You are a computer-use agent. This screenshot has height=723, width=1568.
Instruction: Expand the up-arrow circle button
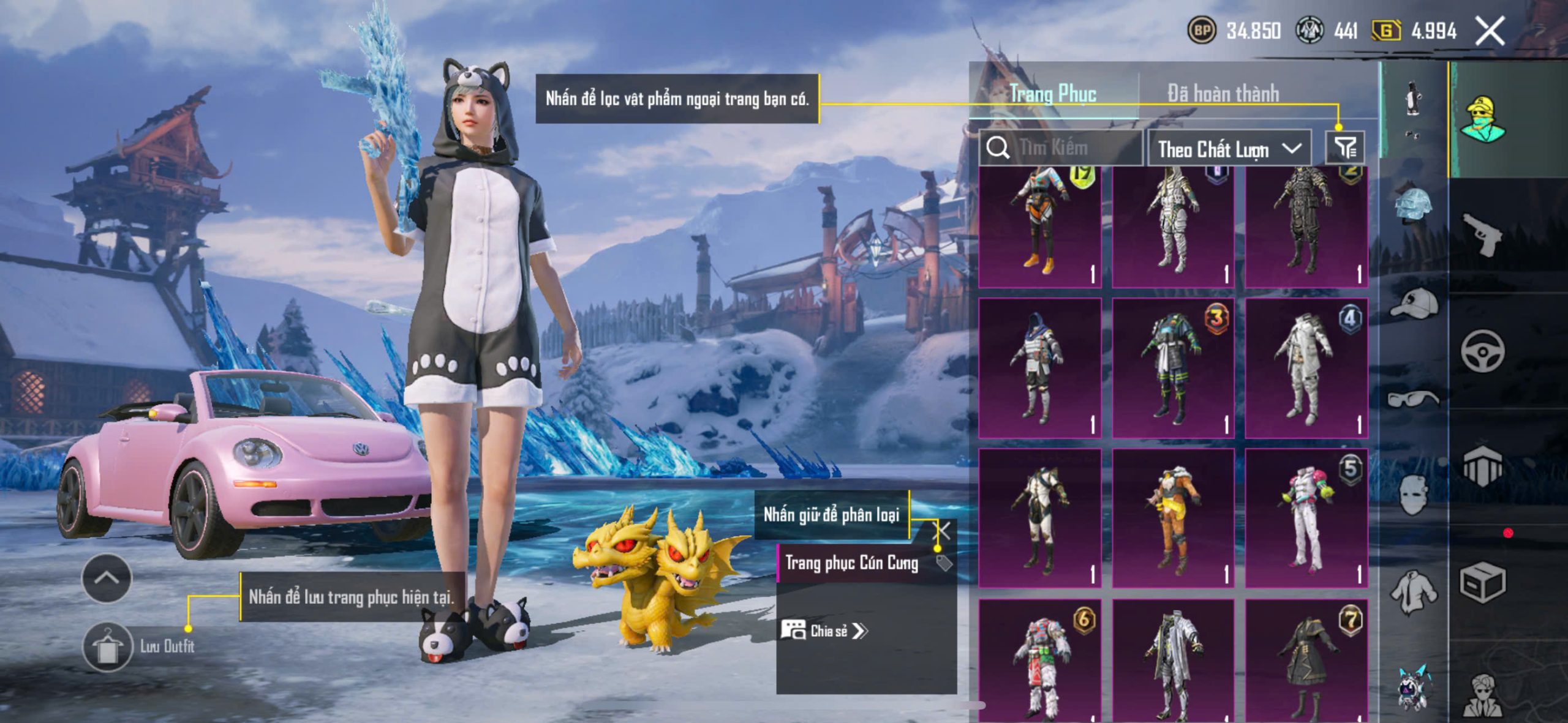click(107, 578)
